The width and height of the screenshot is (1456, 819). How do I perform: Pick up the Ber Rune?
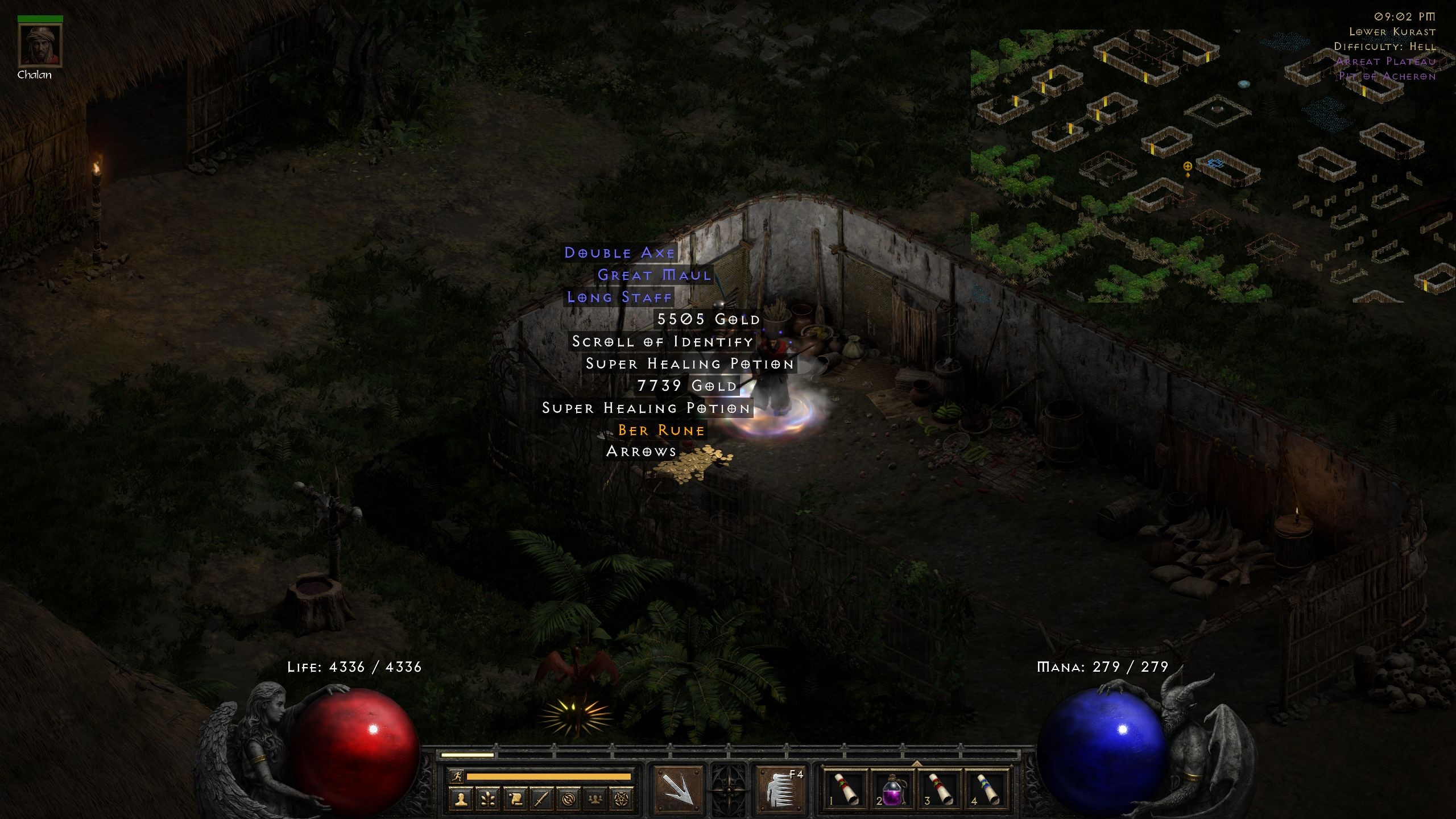click(661, 430)
